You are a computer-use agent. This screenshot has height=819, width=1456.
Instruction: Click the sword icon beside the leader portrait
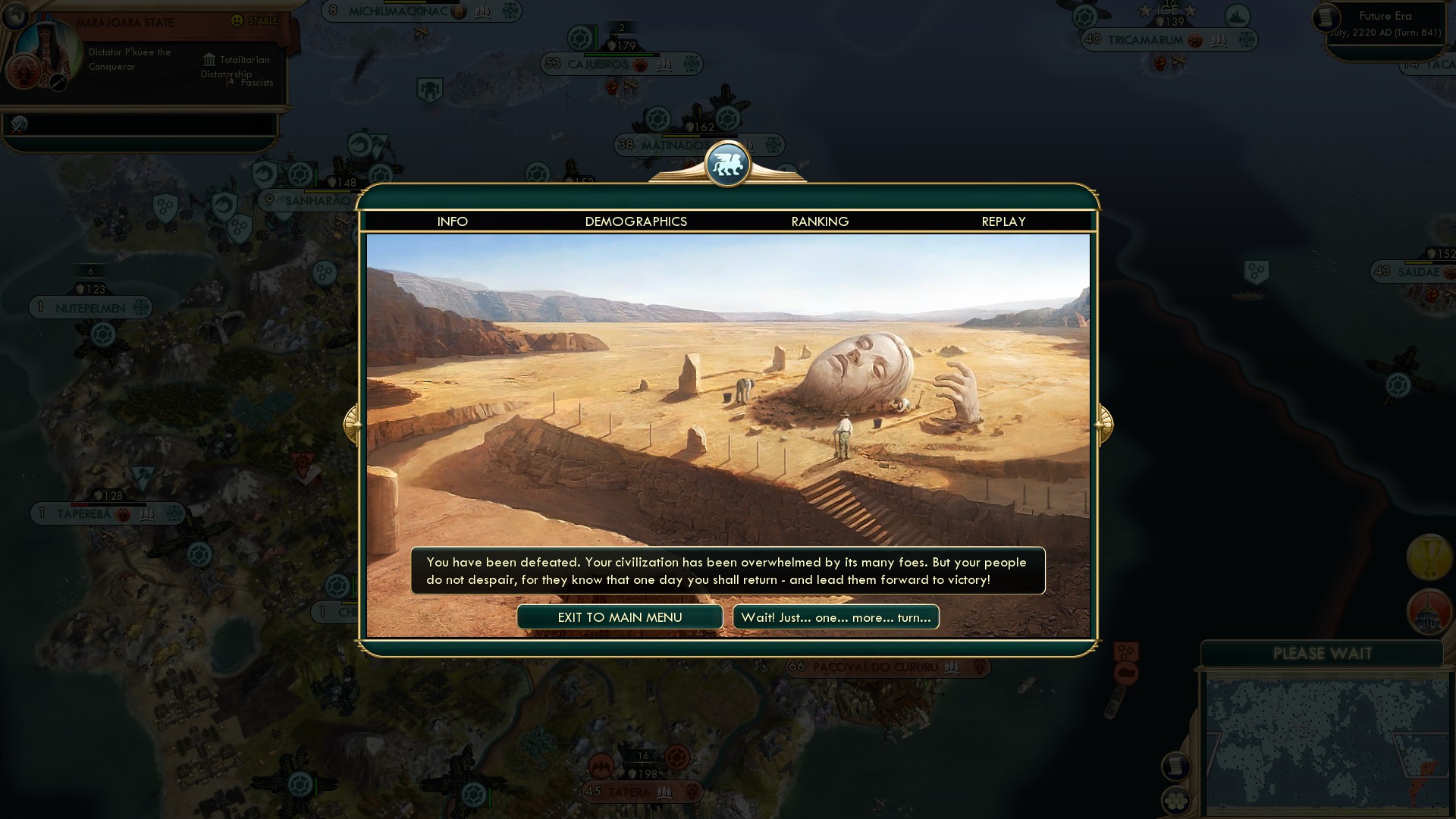(x=57, y=82)
